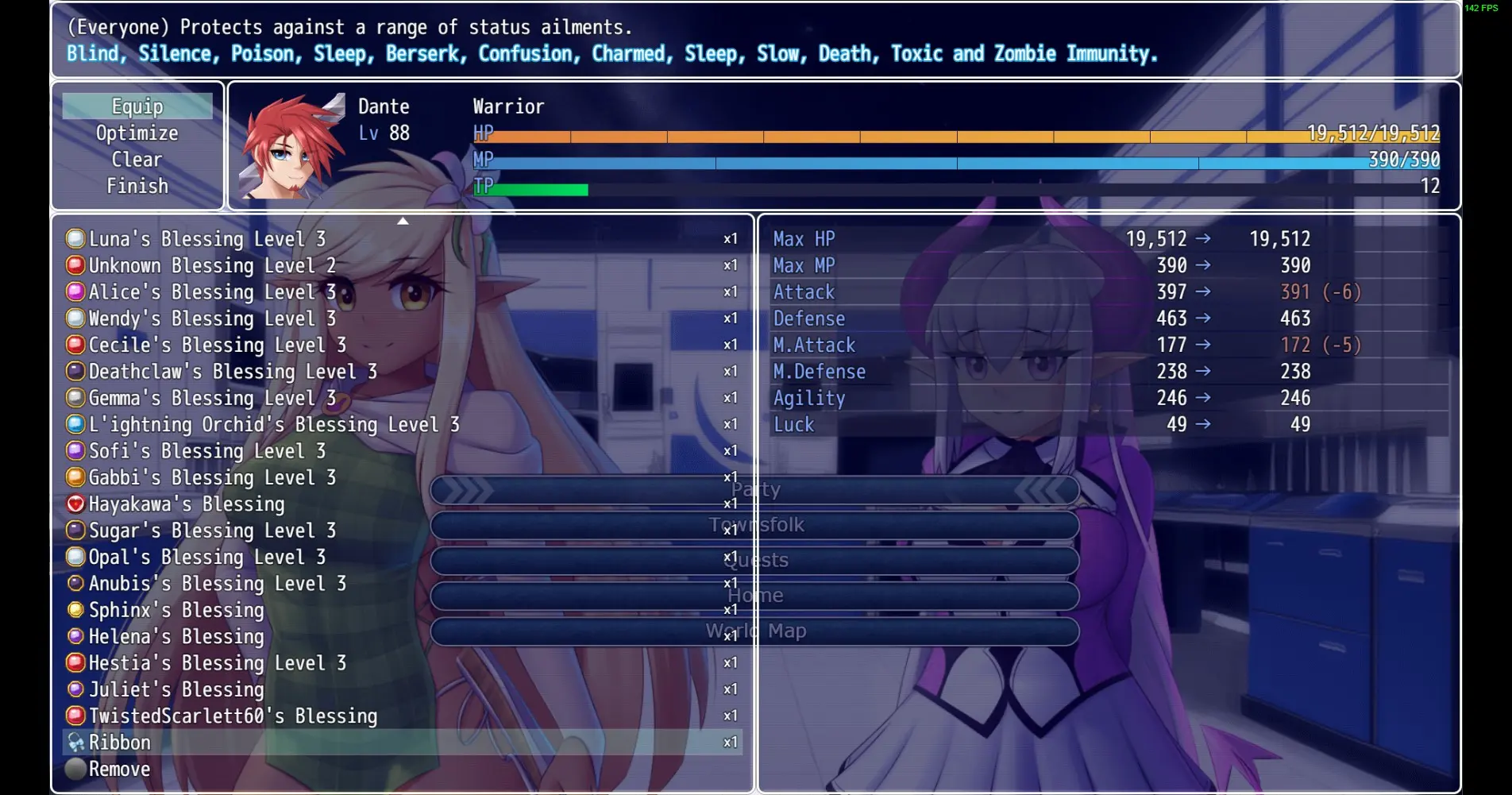This screenshot has width=1512, height=795.
Task: Select Gemma's Blessing Level 3
Action: point(212,398)
